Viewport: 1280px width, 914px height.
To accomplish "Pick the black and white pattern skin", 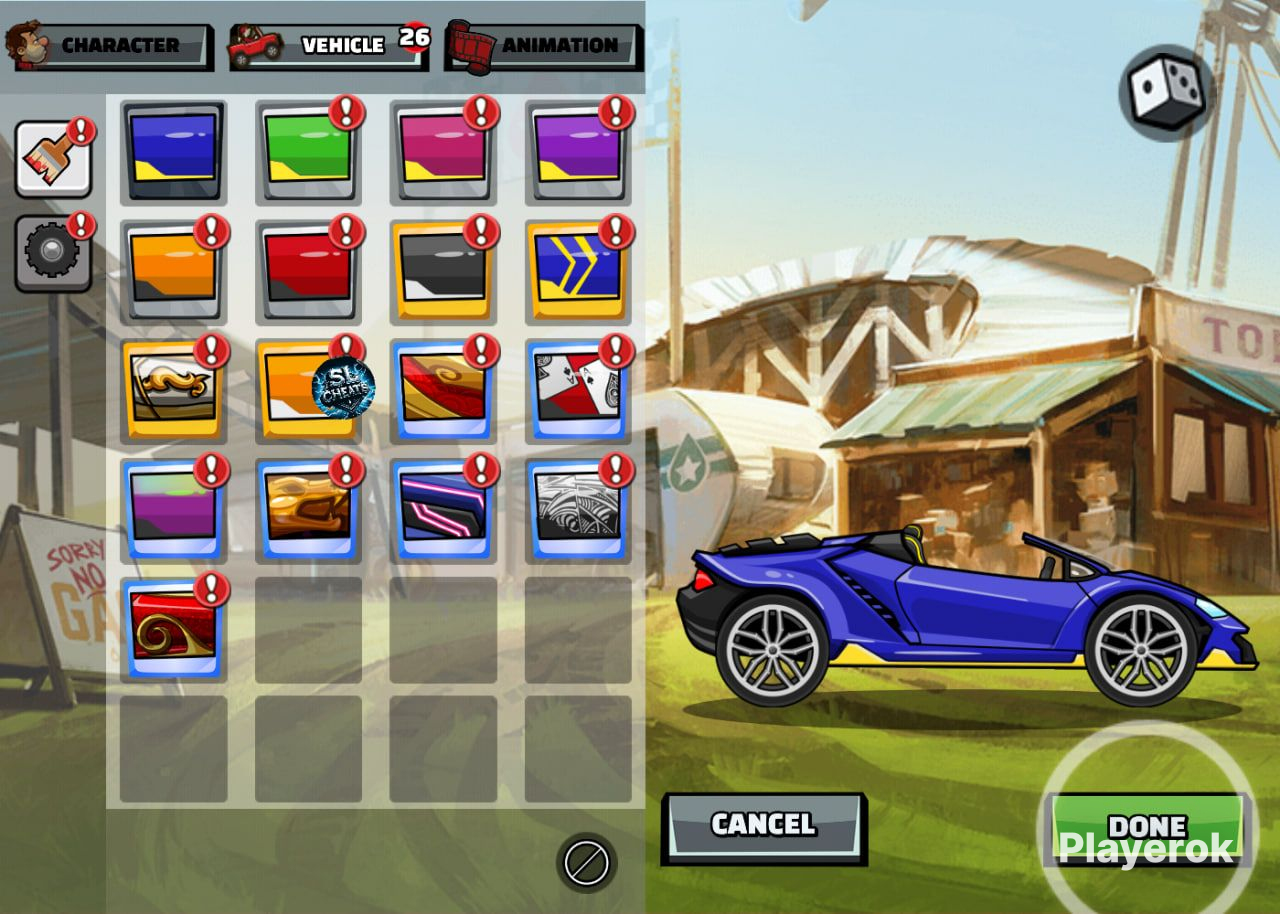I will click(577, 509).
